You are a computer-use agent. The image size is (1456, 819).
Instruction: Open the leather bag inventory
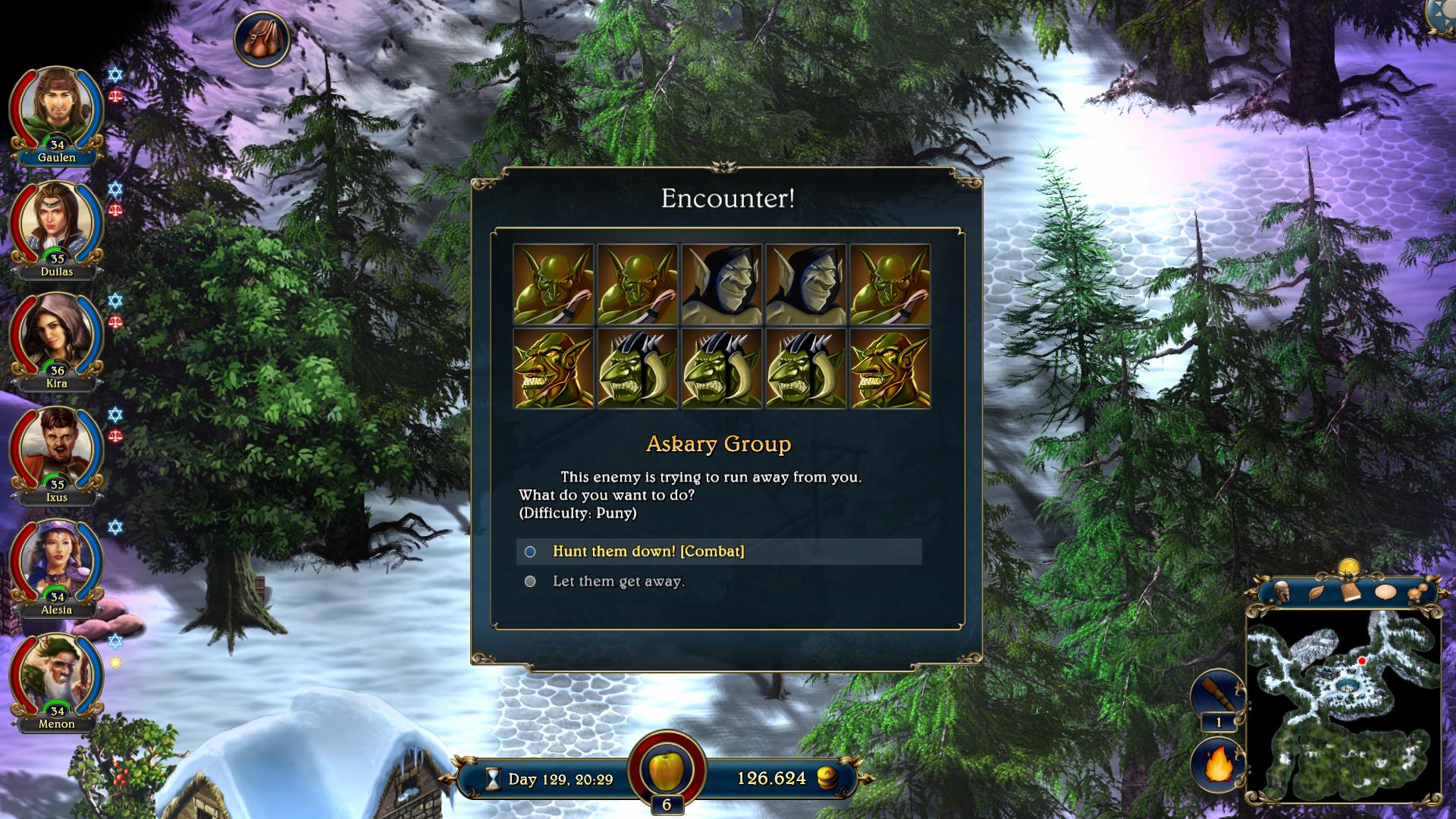pyautogui.click(x=262, y=39)
